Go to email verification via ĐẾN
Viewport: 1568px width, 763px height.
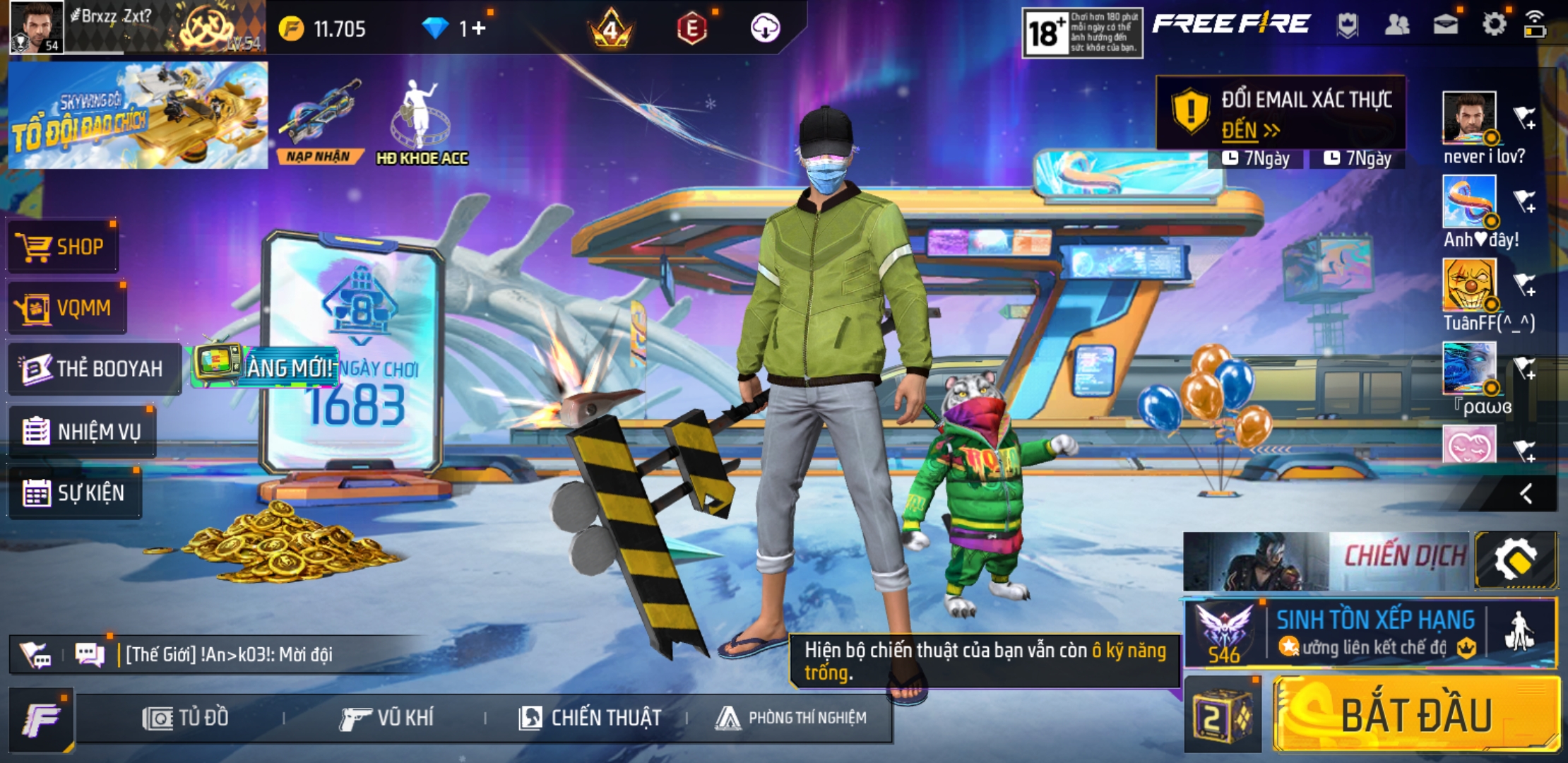point(1249,131)
